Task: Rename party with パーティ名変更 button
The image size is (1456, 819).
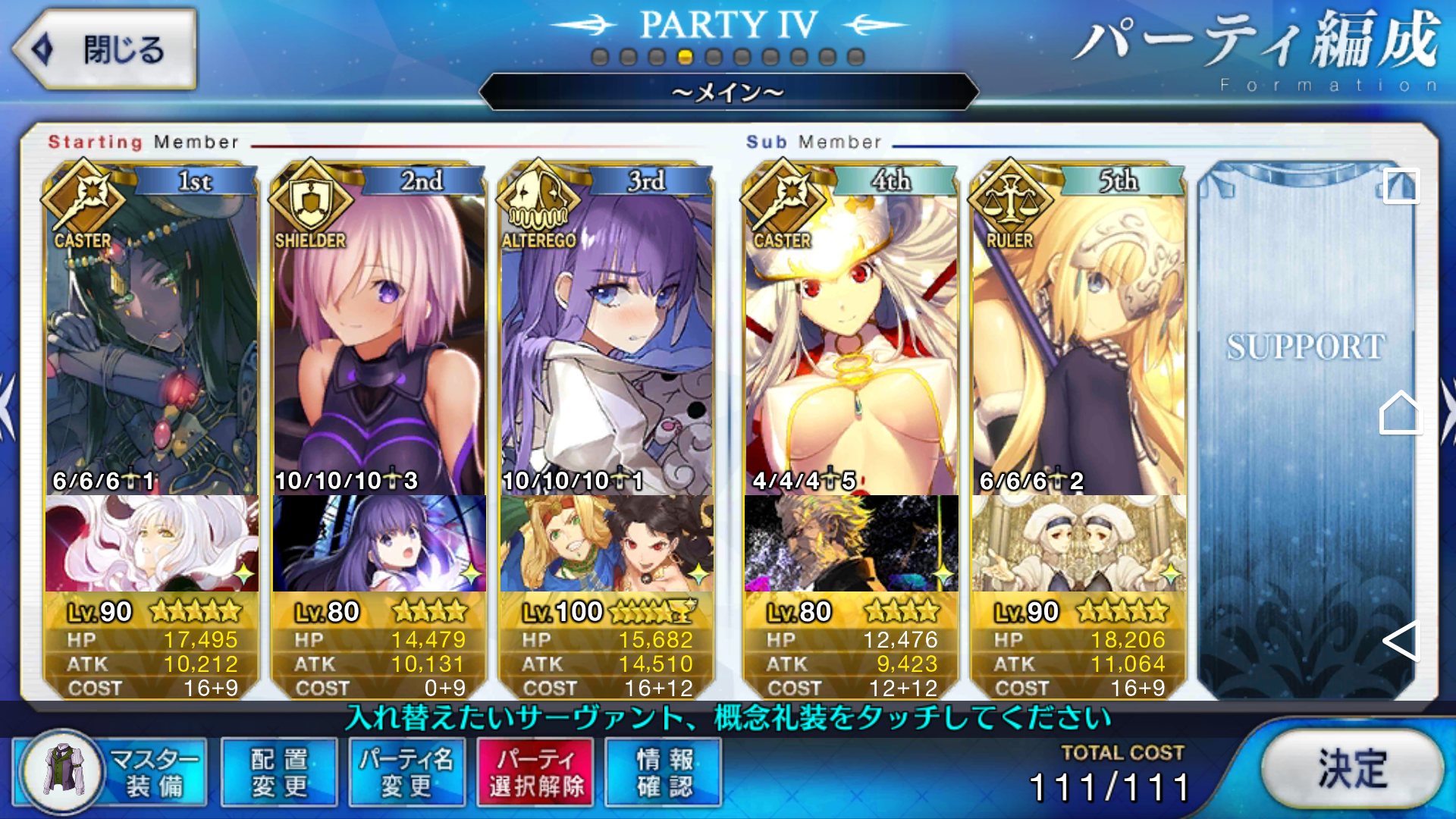Action: pyautogui.click(x=406, y=772)
